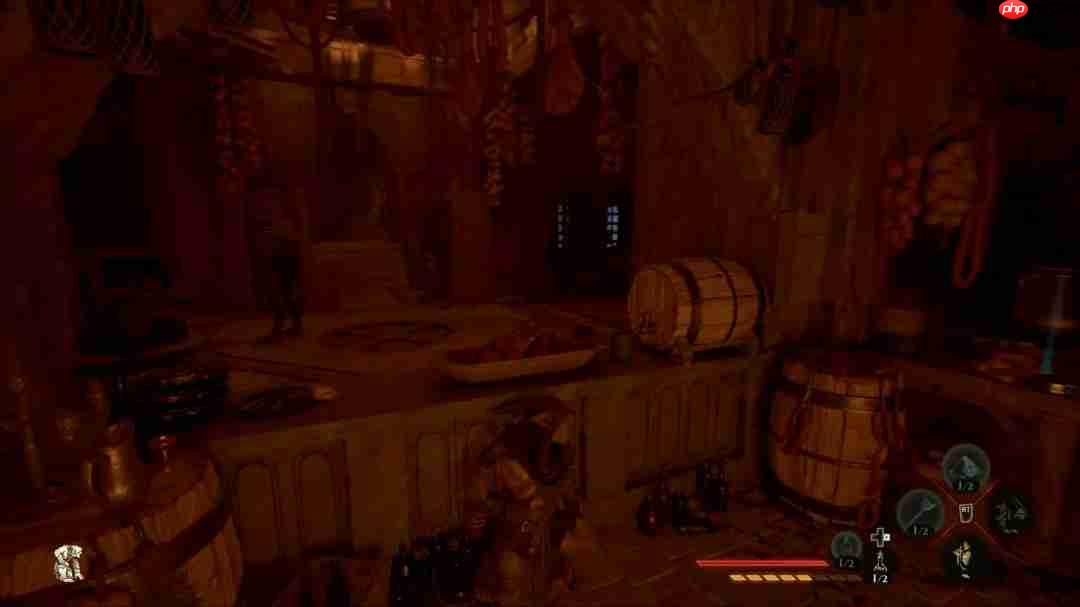This screenshot has height=607, width=1080.
Task: Select the top quick-slot item in the wheel
Action: coord(965,466)
